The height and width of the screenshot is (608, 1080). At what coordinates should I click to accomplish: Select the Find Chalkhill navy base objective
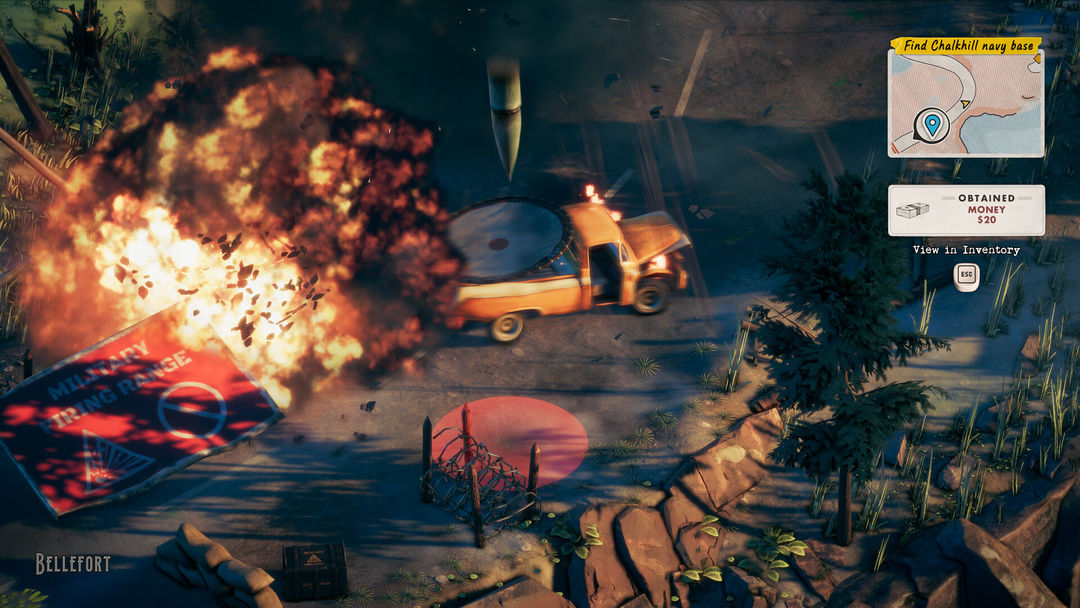point(965,45)
